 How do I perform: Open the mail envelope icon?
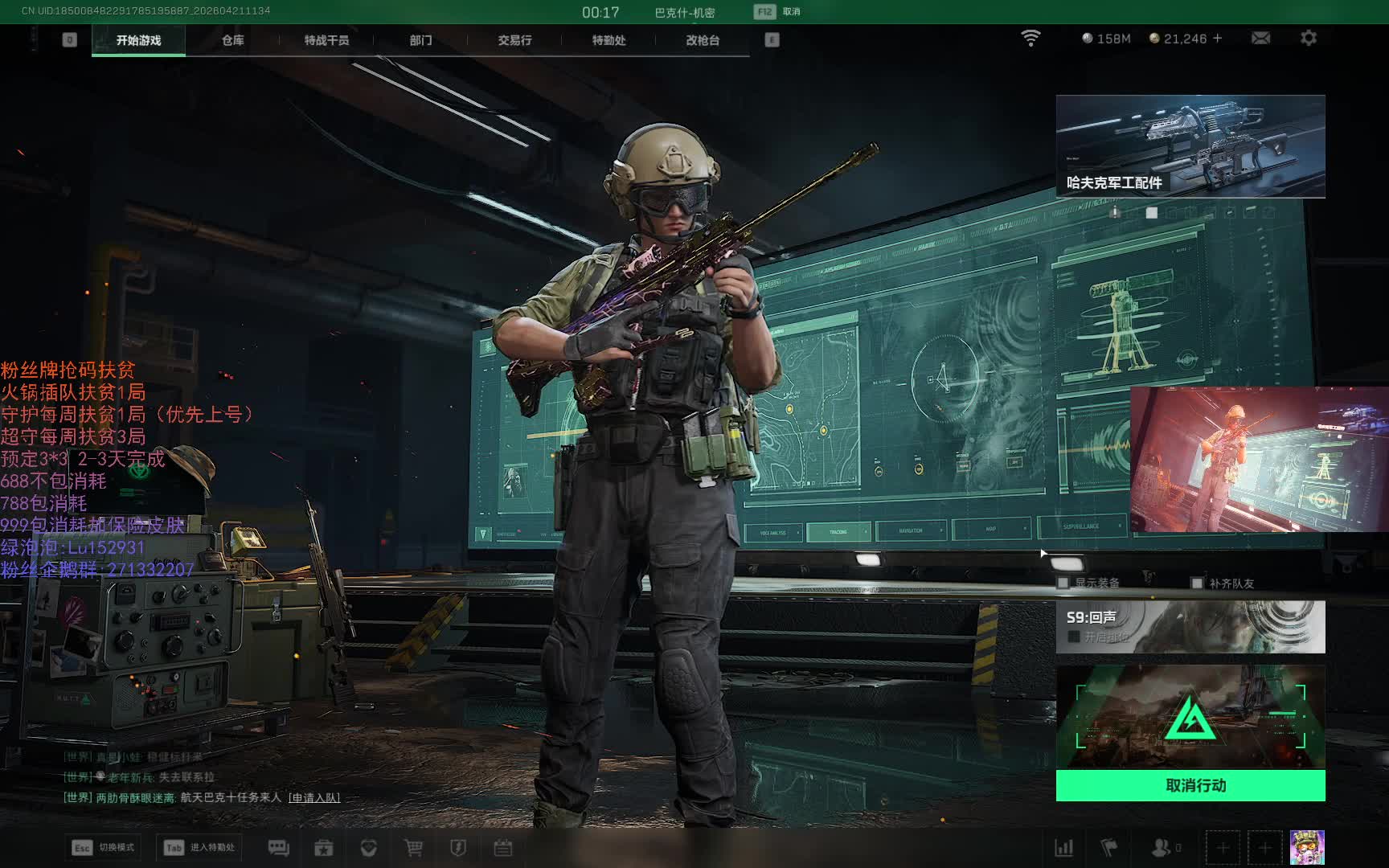pos(1260,38)
